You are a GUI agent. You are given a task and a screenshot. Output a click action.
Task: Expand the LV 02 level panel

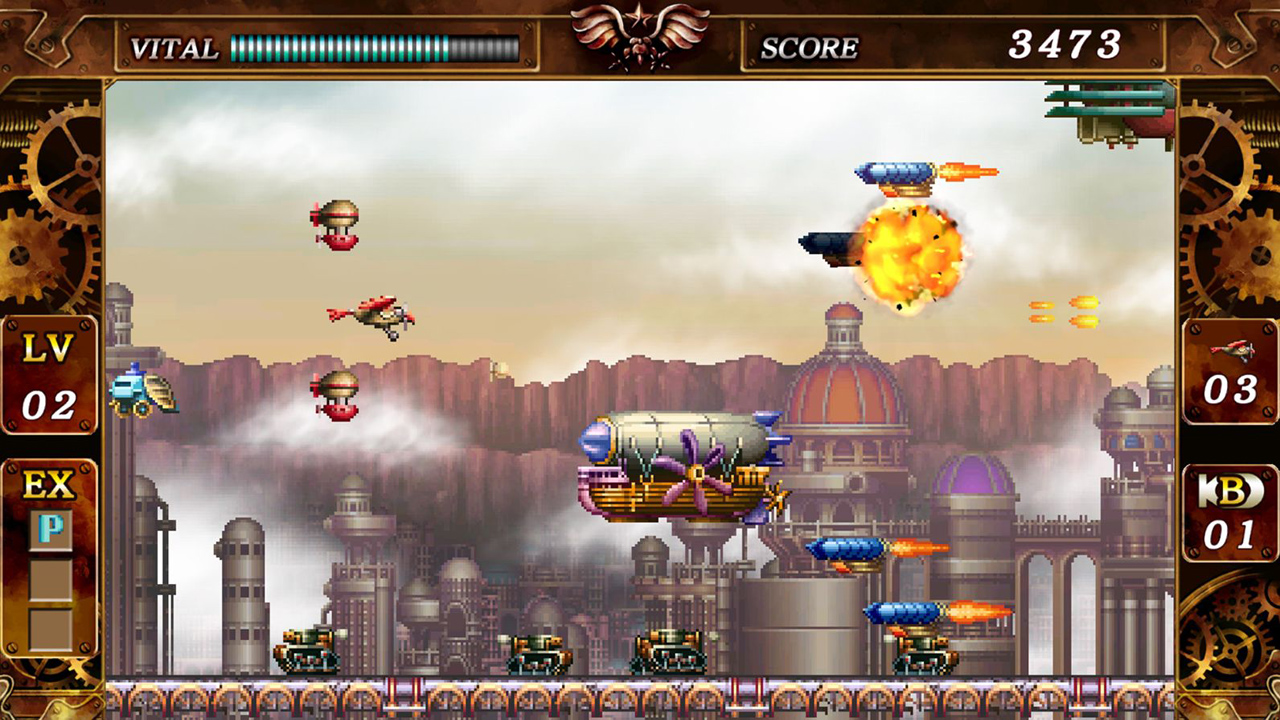click(50, 372)
